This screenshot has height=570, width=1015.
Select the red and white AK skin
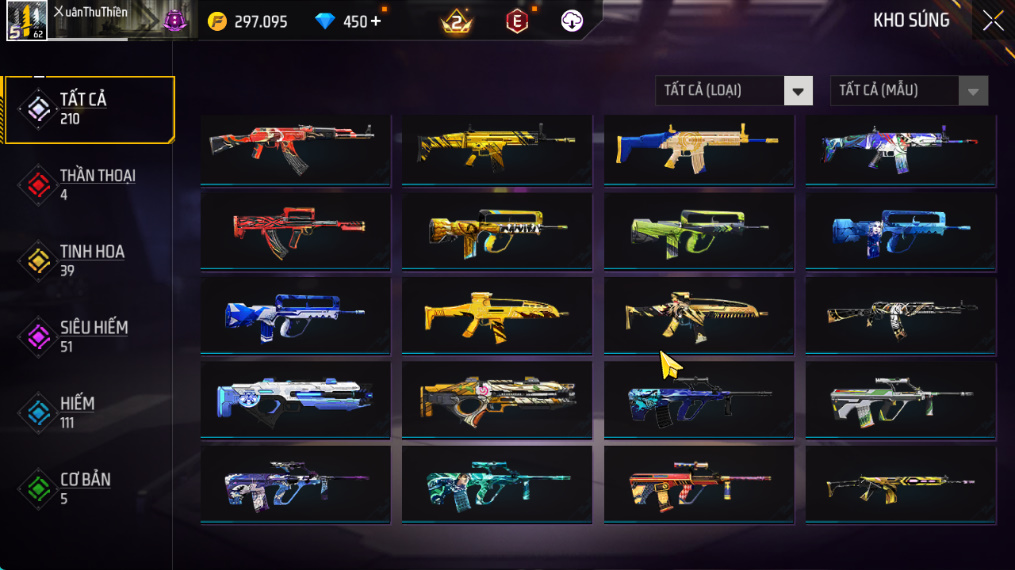295,148
